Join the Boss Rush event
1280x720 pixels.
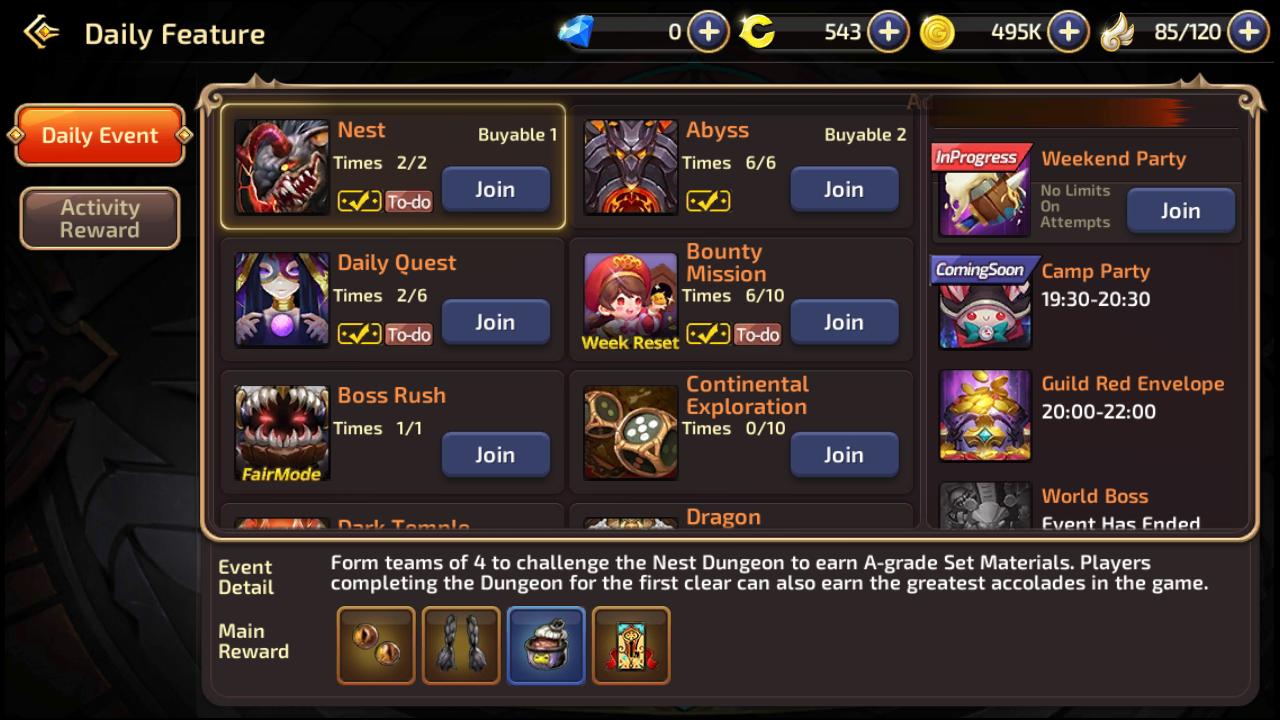click(x=495, y=455)
